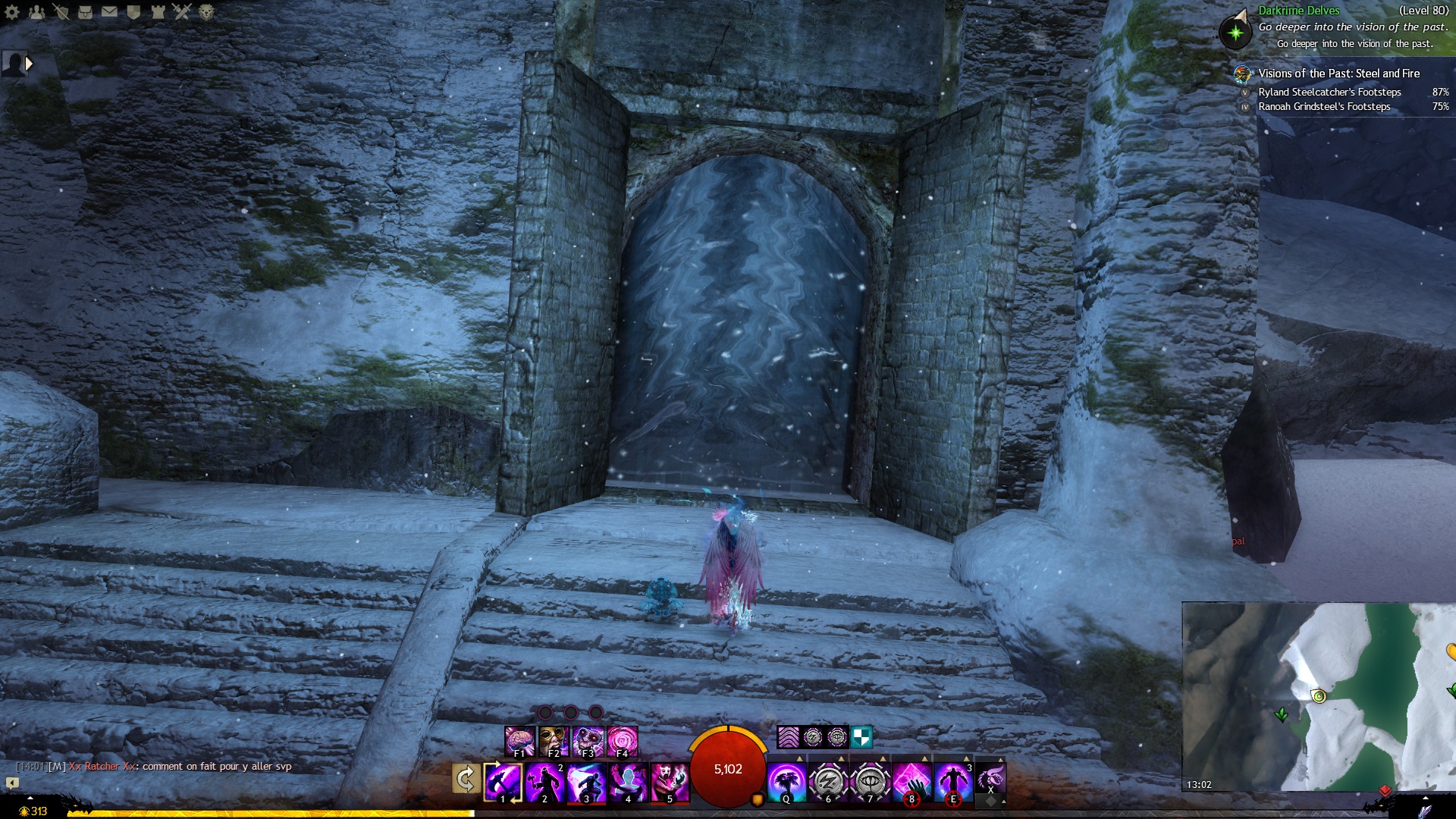1456x819 pixels.
Task: Open the contacts and LFG panel
Action: tap(36, 11)
